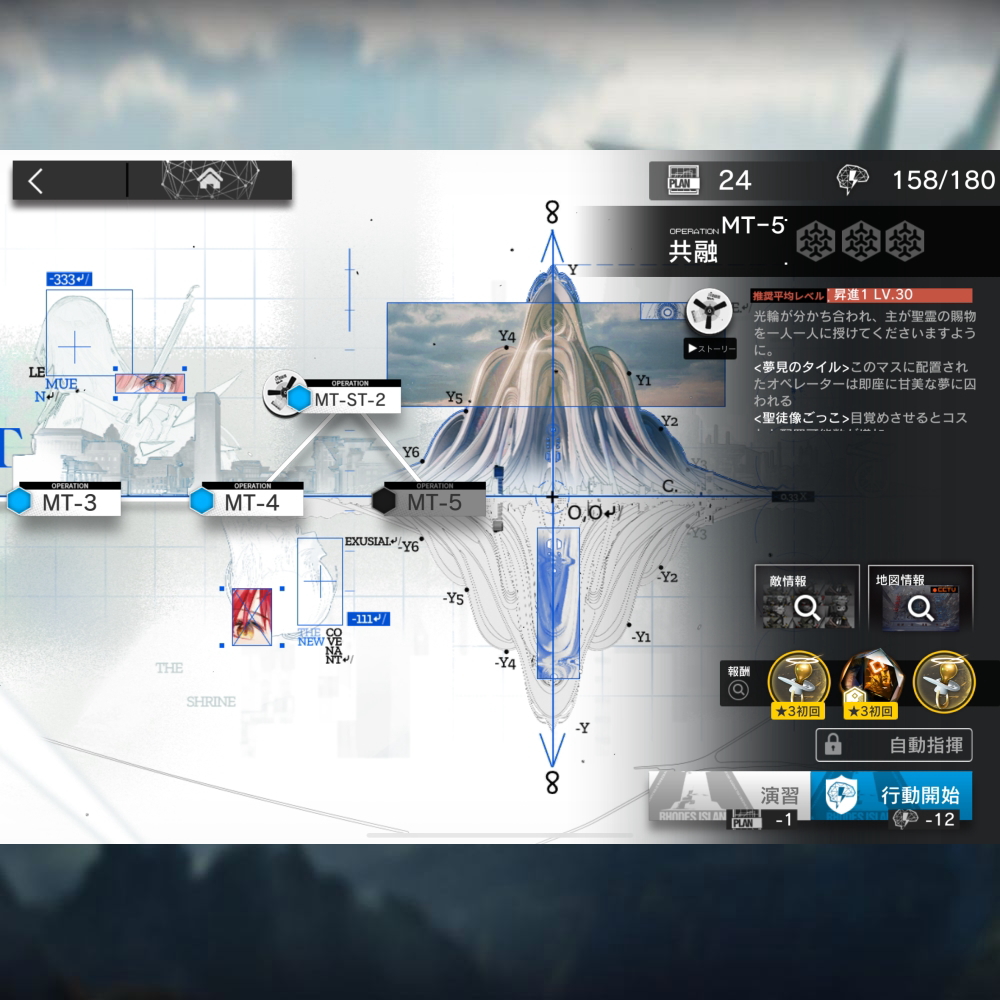The width and height of the screenshot is (1000, 1000).
Task: Check the first ★3 first-clear reward
Action: [796, 683]
